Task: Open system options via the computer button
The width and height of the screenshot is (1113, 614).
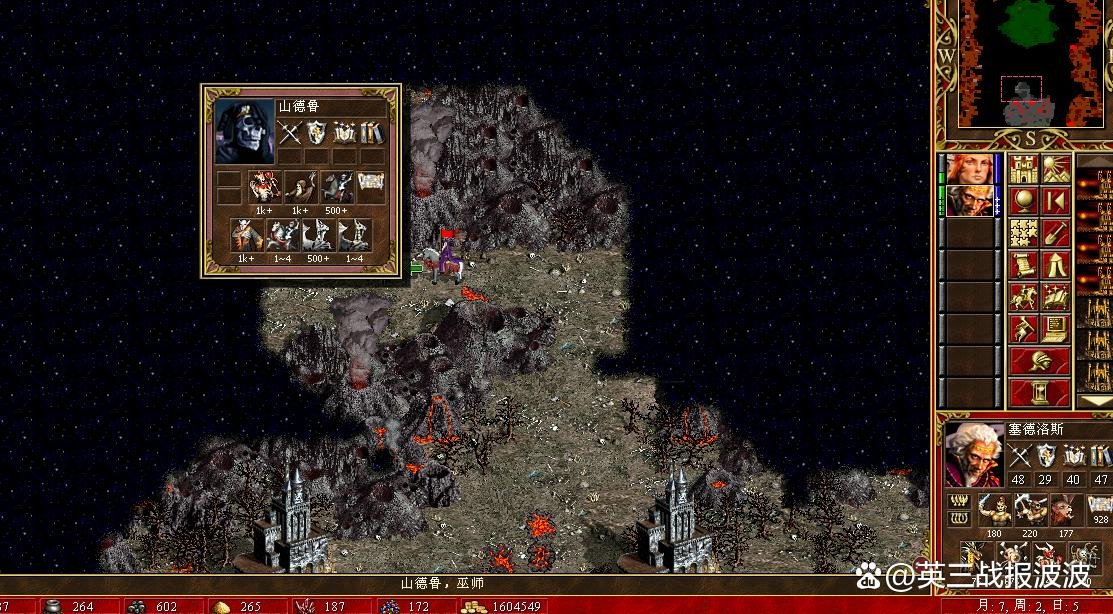Action: (1056, 329)
